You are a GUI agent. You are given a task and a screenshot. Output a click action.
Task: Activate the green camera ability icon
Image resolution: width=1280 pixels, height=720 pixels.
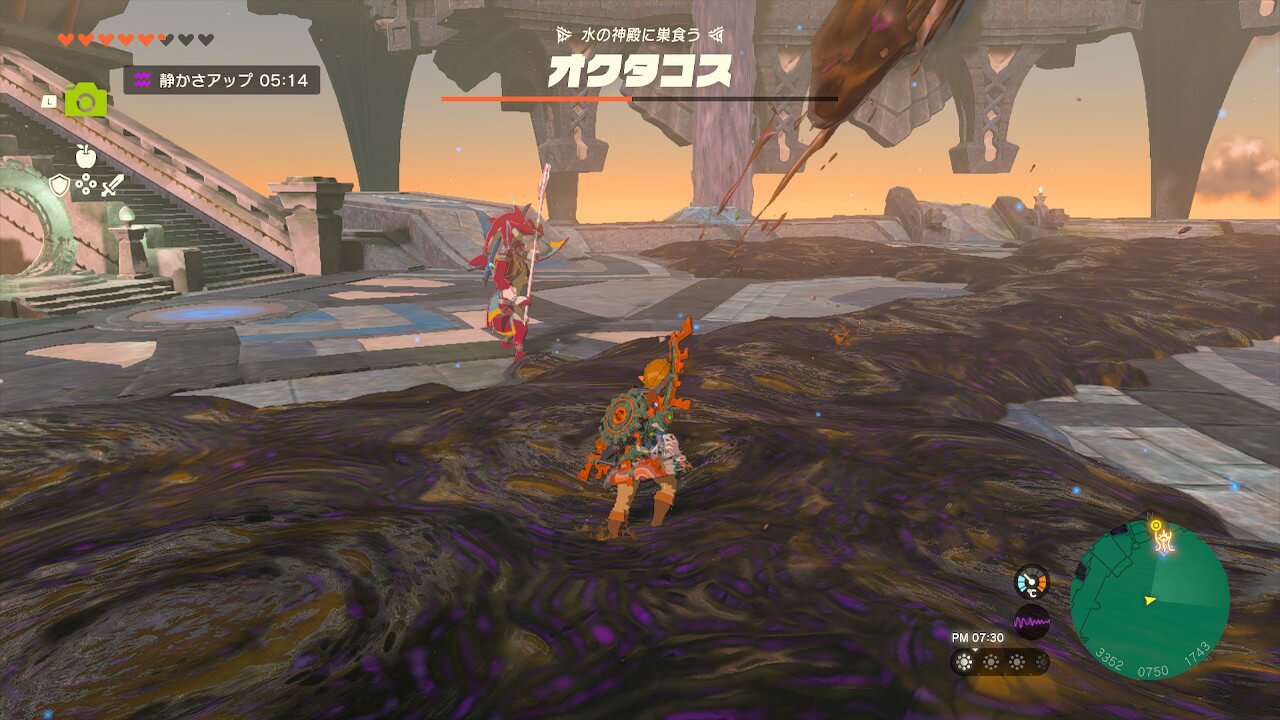tap(86, 100)
